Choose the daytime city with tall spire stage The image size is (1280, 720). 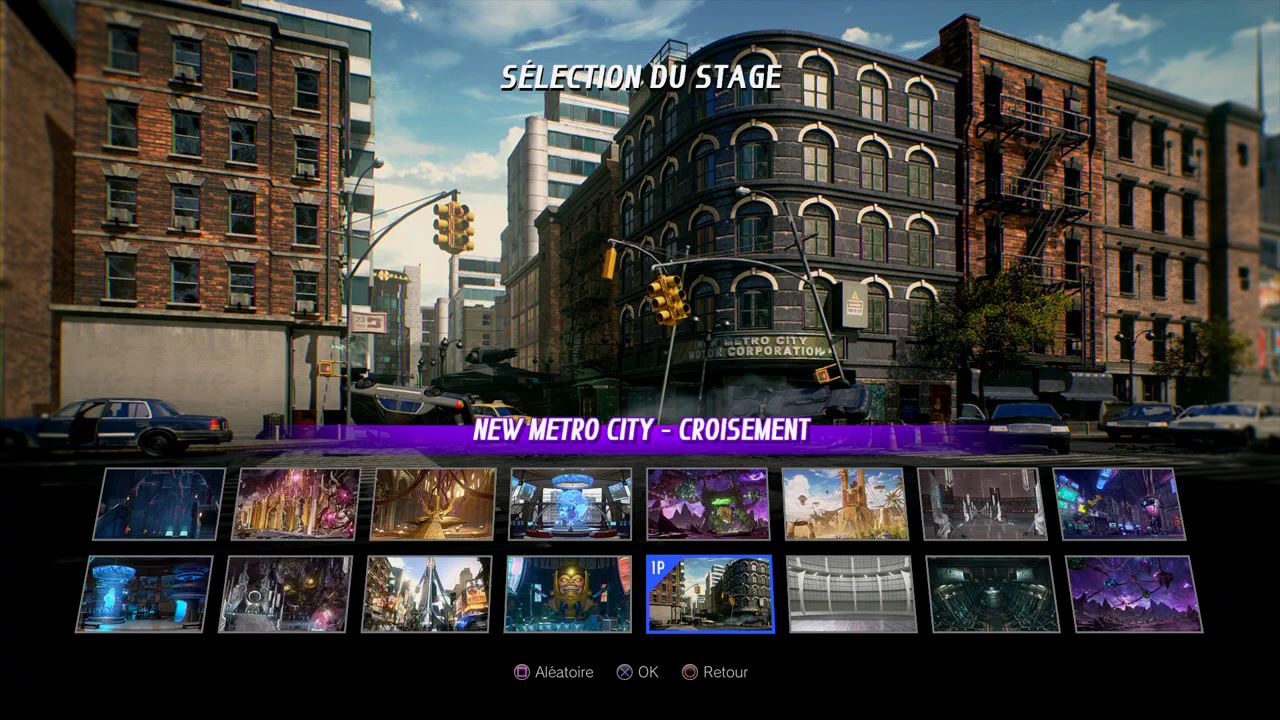click(x=427, y=594)
